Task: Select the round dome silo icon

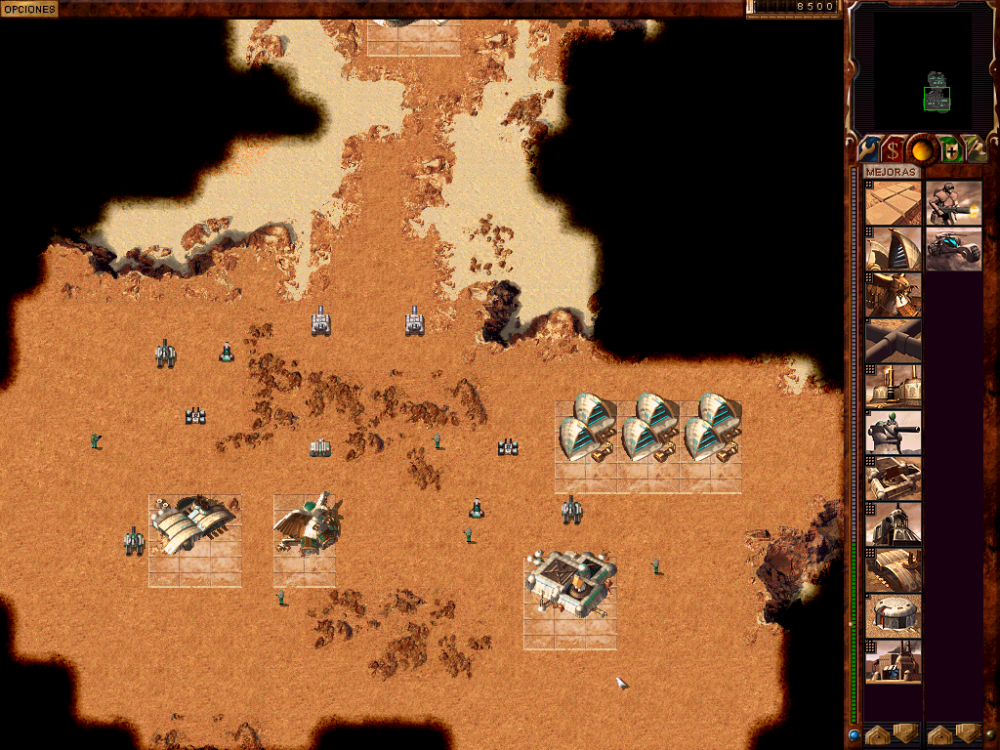Action: (x=893, y=615)
